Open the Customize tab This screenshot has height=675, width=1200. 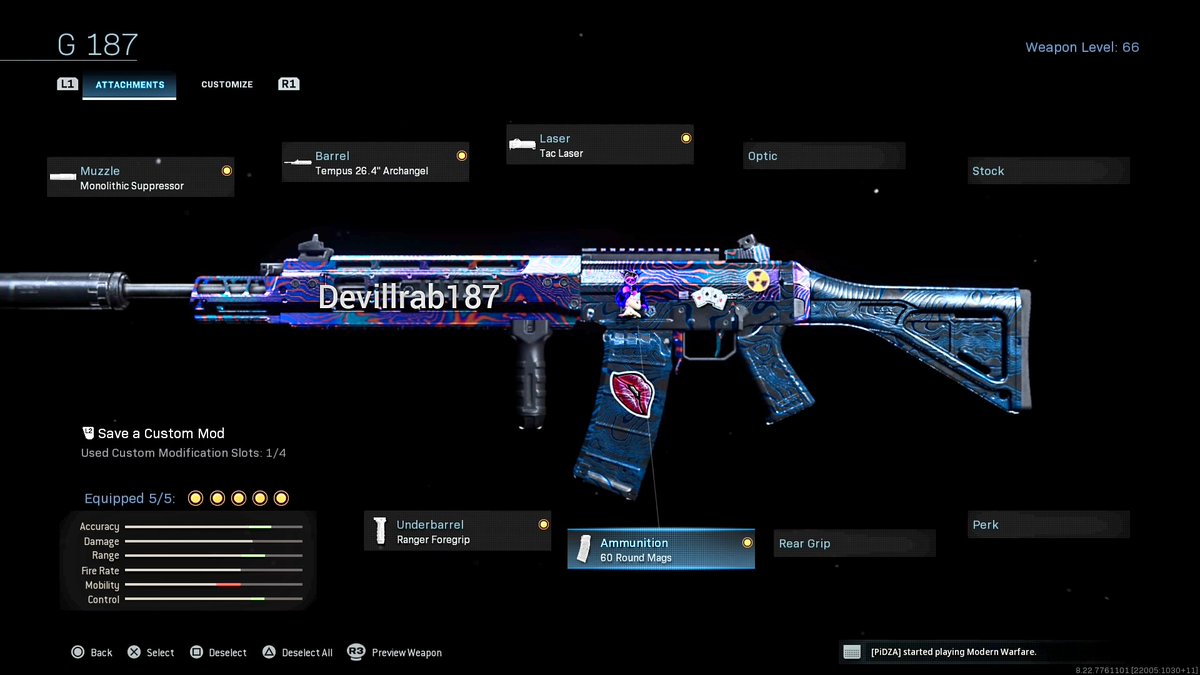[x=227, y=85]
